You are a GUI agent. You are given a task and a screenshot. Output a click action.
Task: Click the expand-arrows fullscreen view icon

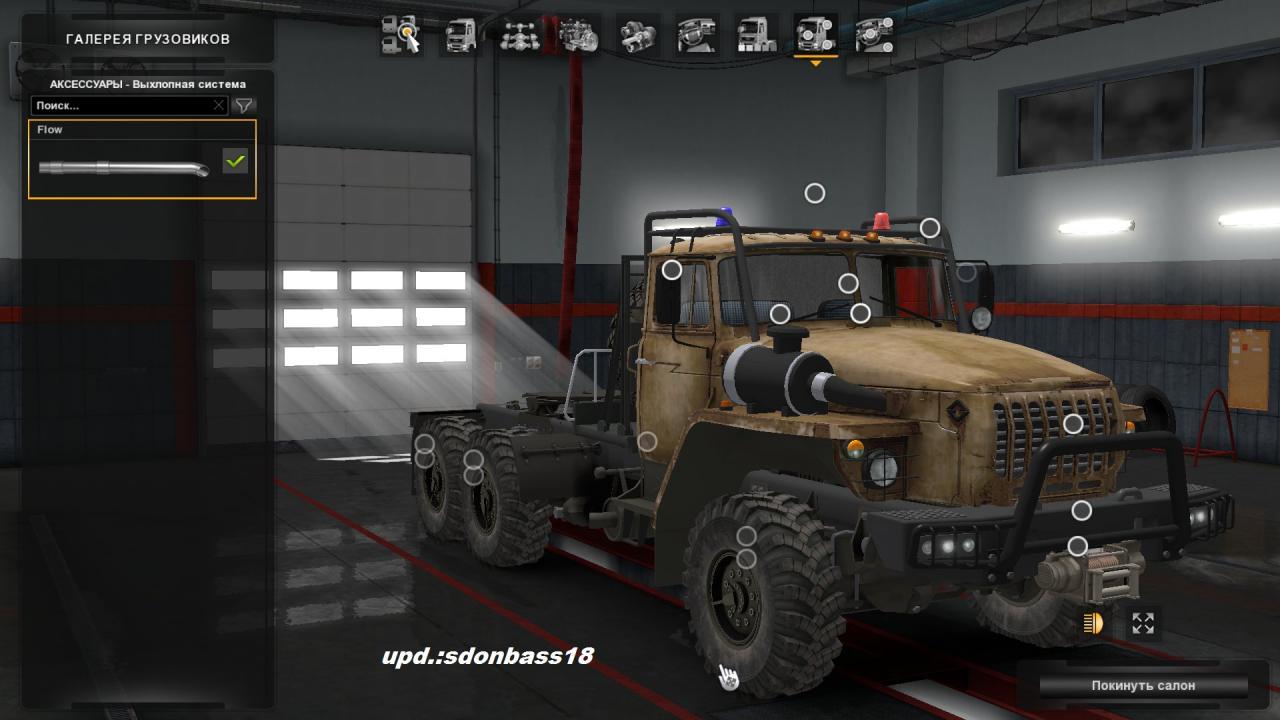click(x=1143, y=624)
